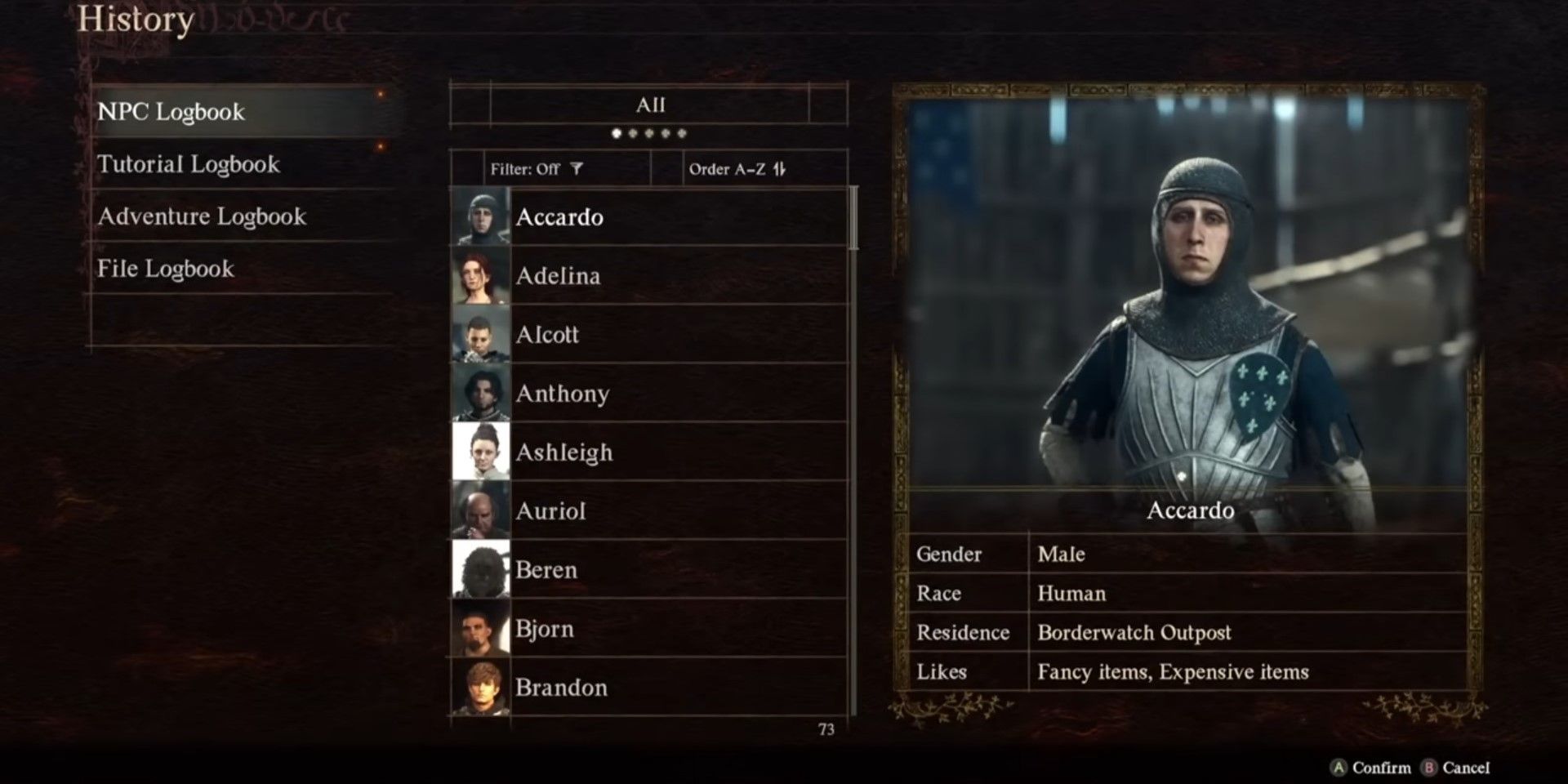Open the All category selector

pos(649,105)
